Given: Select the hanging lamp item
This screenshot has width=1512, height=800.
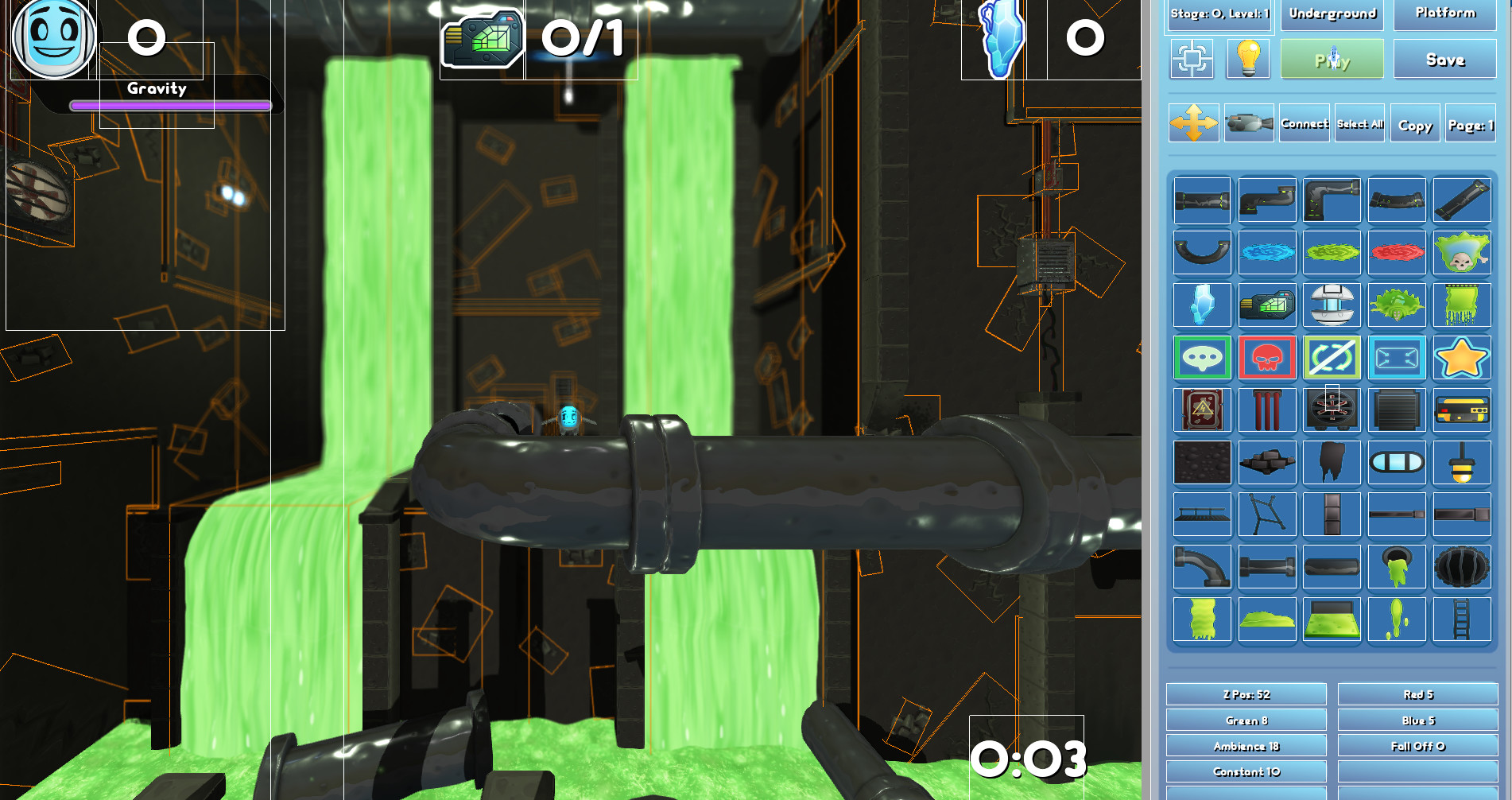Looking at the screenshot, I should point(1461,464).
